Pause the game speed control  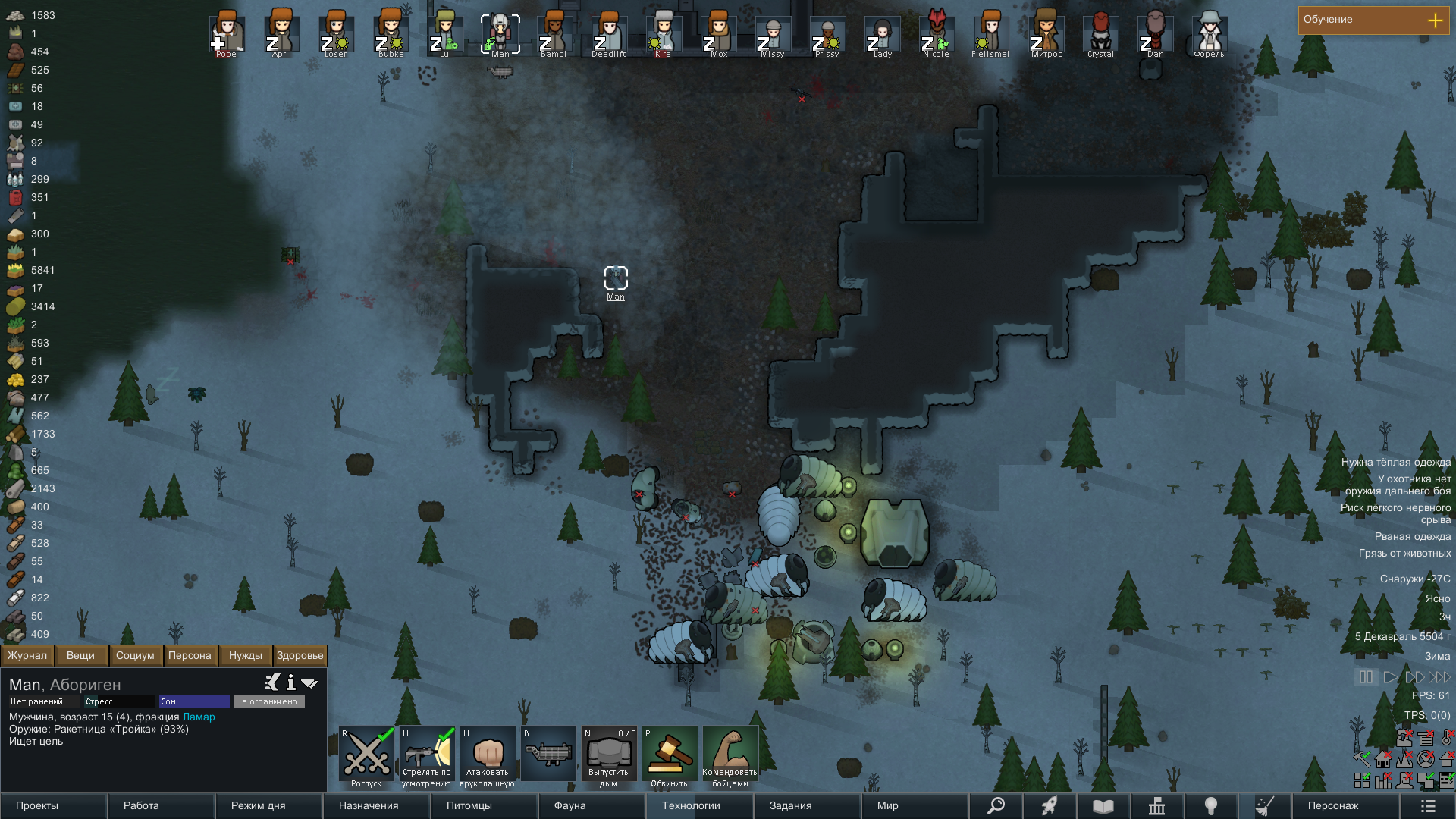point(1366,676)
